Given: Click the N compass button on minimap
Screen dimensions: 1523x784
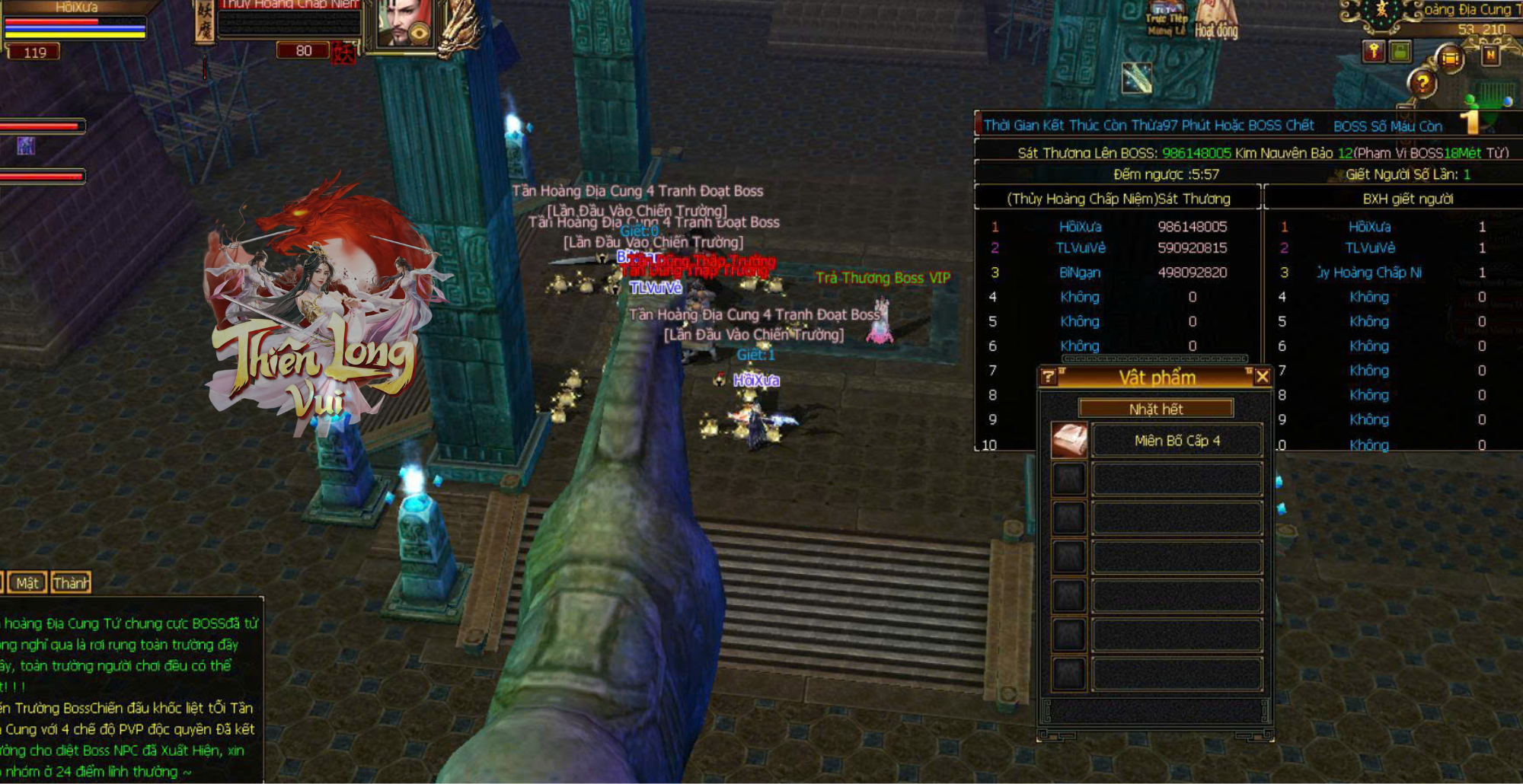Looking at the screenshot, I should click(1490, 55).
